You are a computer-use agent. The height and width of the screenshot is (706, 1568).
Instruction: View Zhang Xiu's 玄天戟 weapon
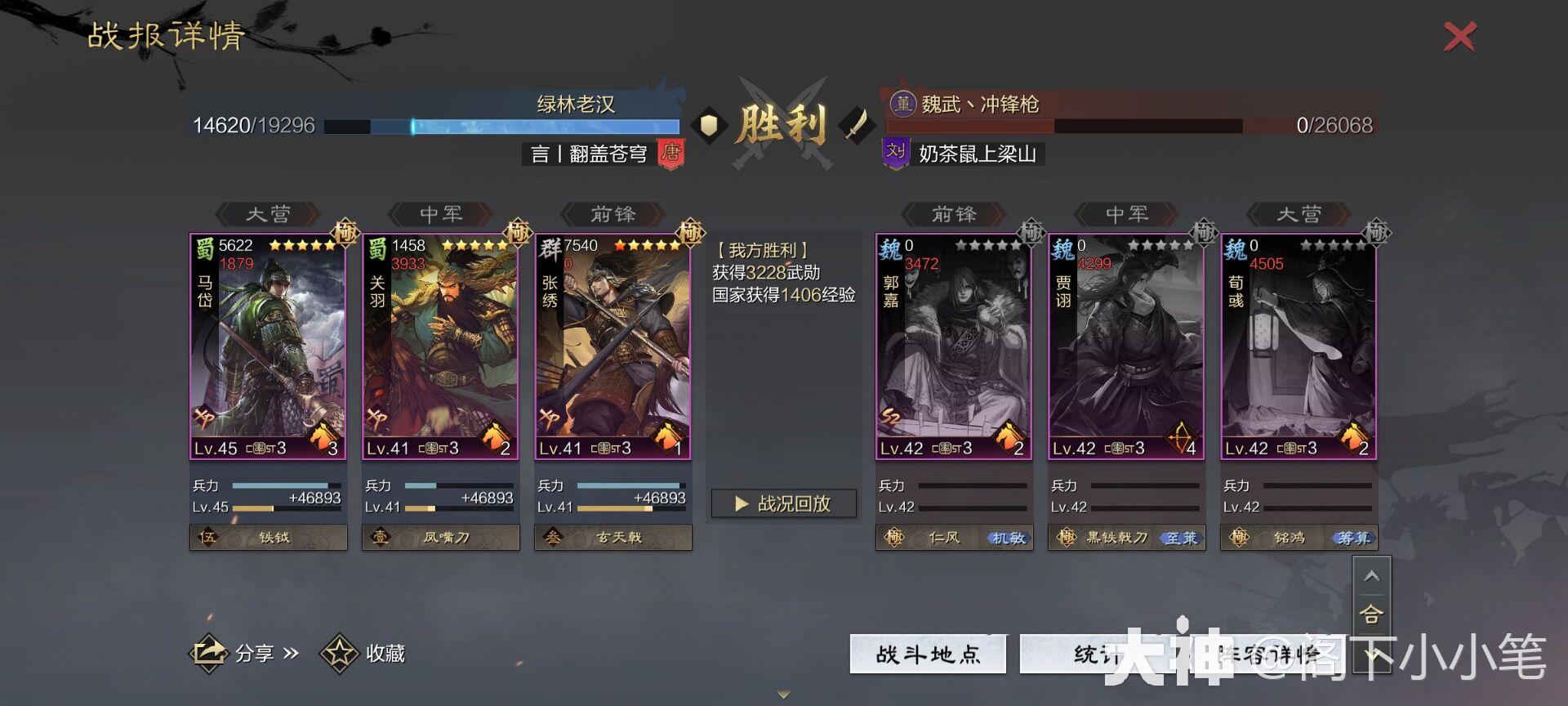[613, 538]
